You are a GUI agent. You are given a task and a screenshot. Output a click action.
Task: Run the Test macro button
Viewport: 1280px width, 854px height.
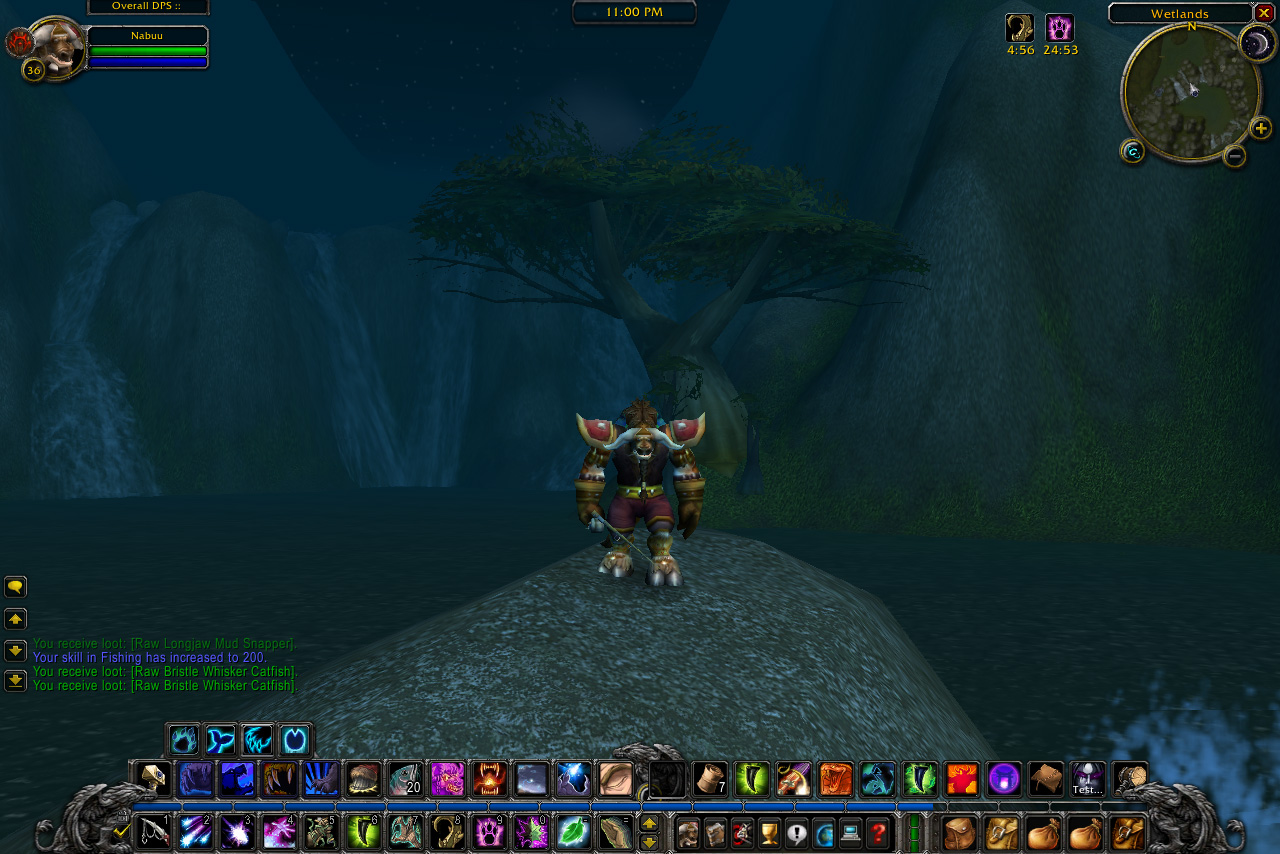(x=1087, y=779)
